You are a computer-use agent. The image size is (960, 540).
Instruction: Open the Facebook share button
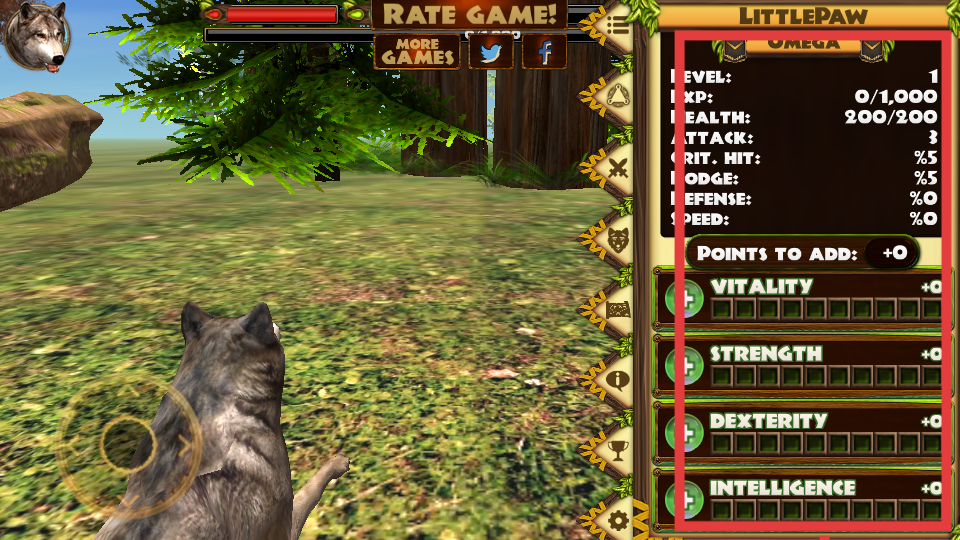[x=545, y=51]
